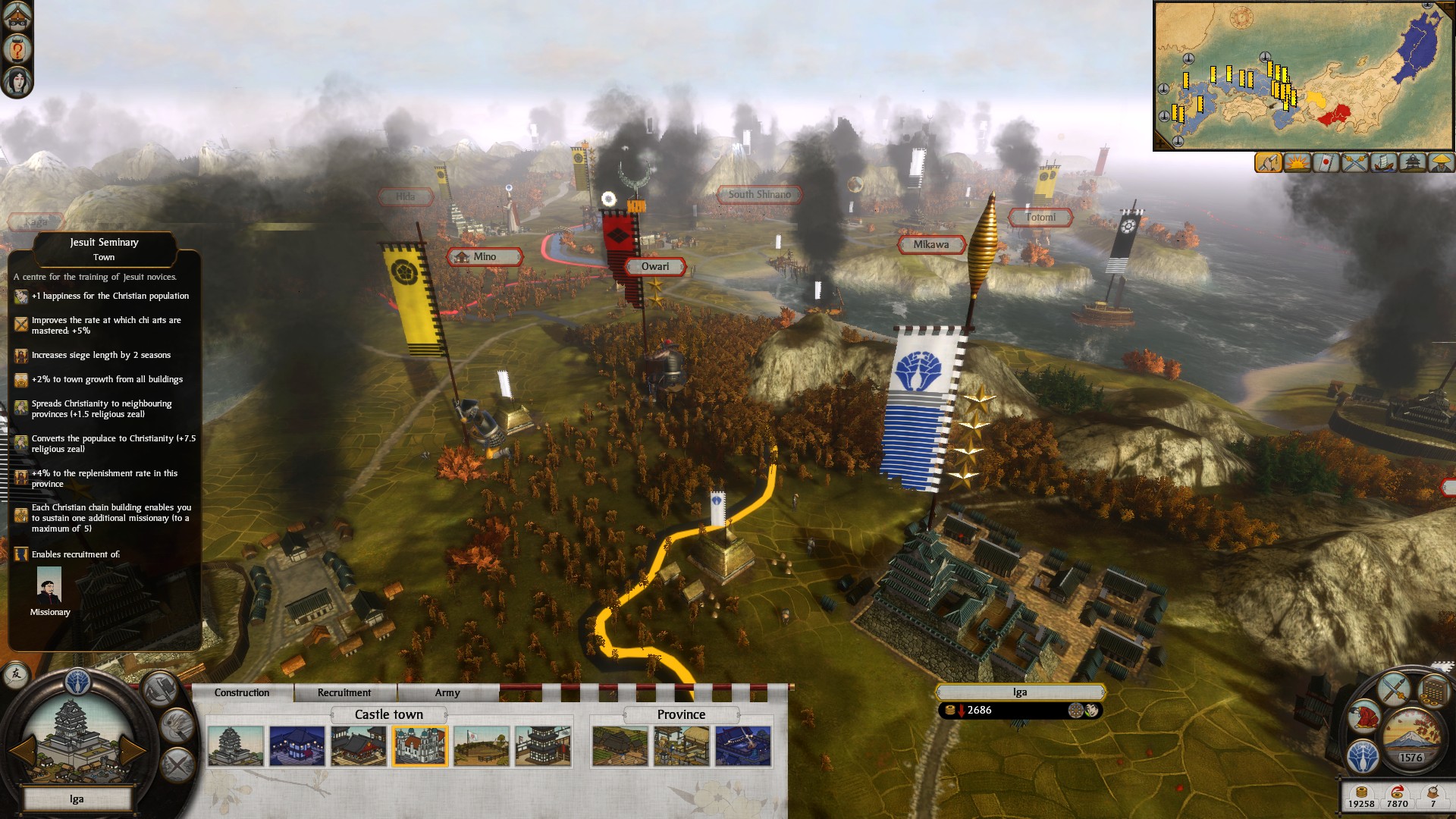
Task: Open the finance panel with the abacus icon
Action: [1432, 692]
